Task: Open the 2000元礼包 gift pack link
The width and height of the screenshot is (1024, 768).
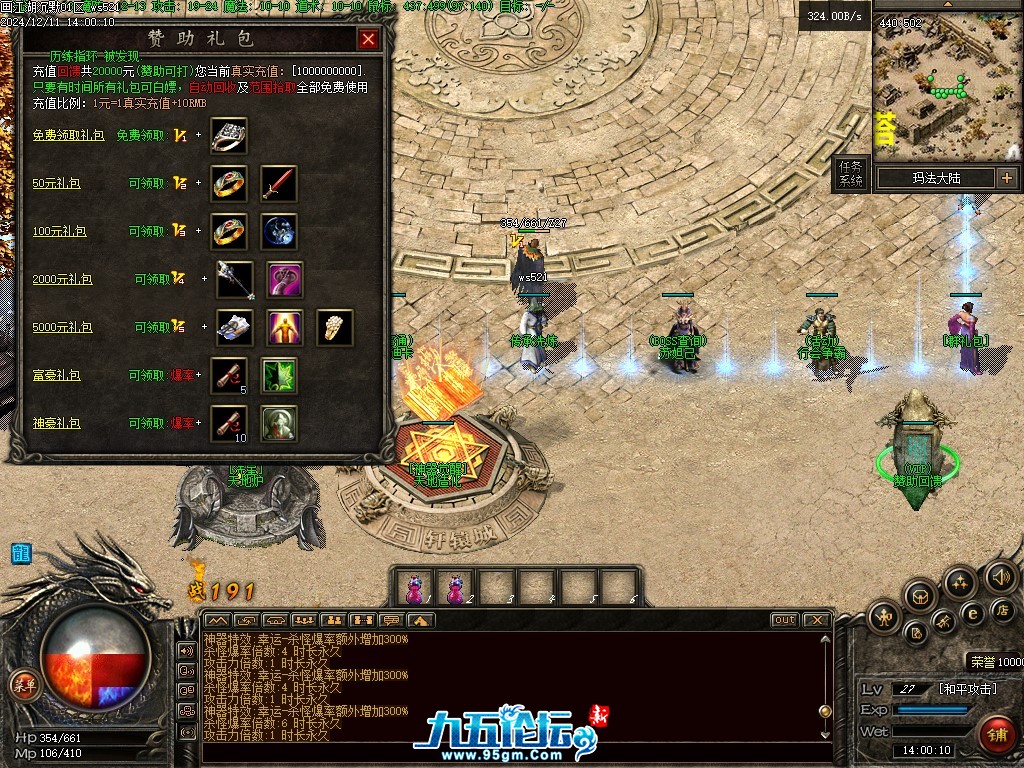Action: [62, 279]
